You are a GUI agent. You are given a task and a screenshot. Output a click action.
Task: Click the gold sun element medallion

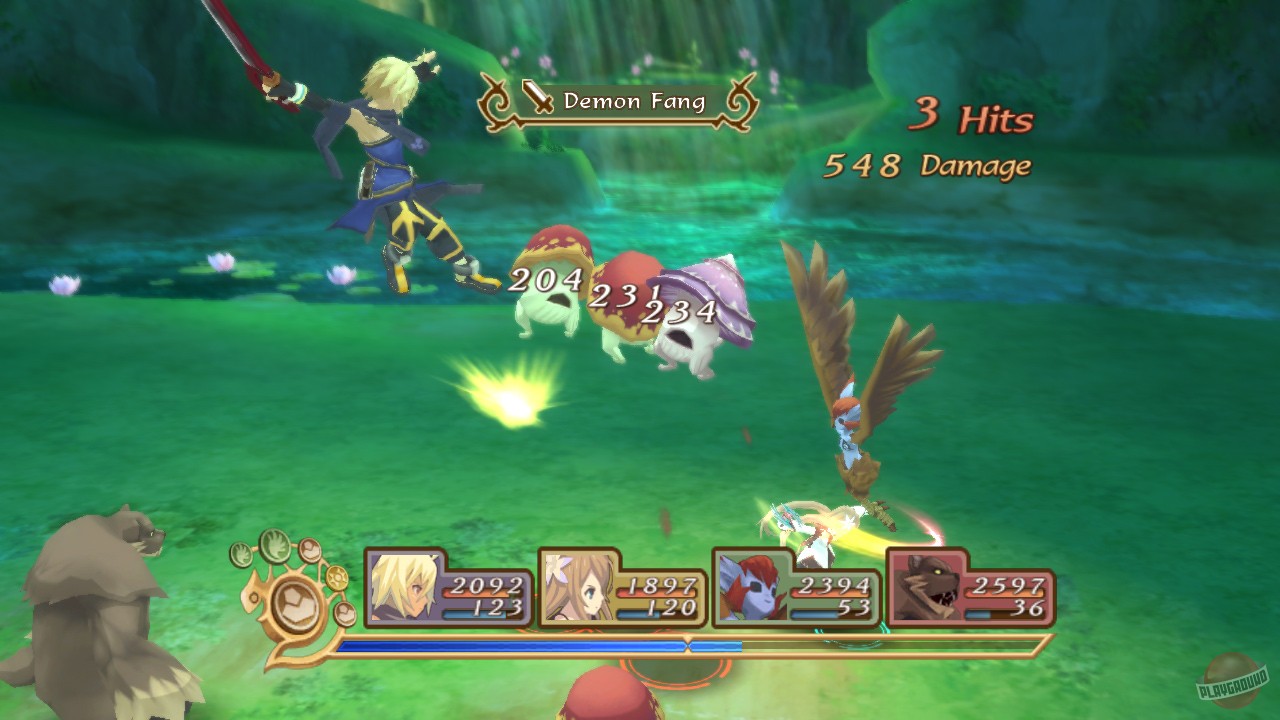coord(336,577)
